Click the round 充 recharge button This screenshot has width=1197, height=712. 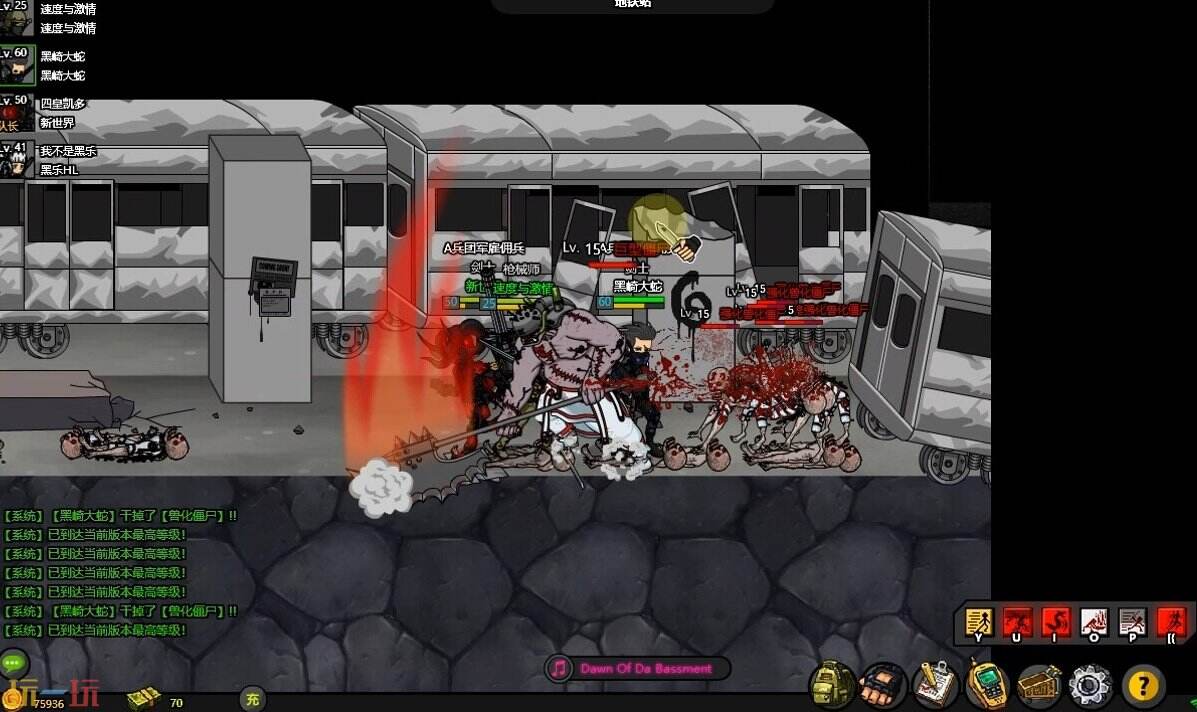253,700
